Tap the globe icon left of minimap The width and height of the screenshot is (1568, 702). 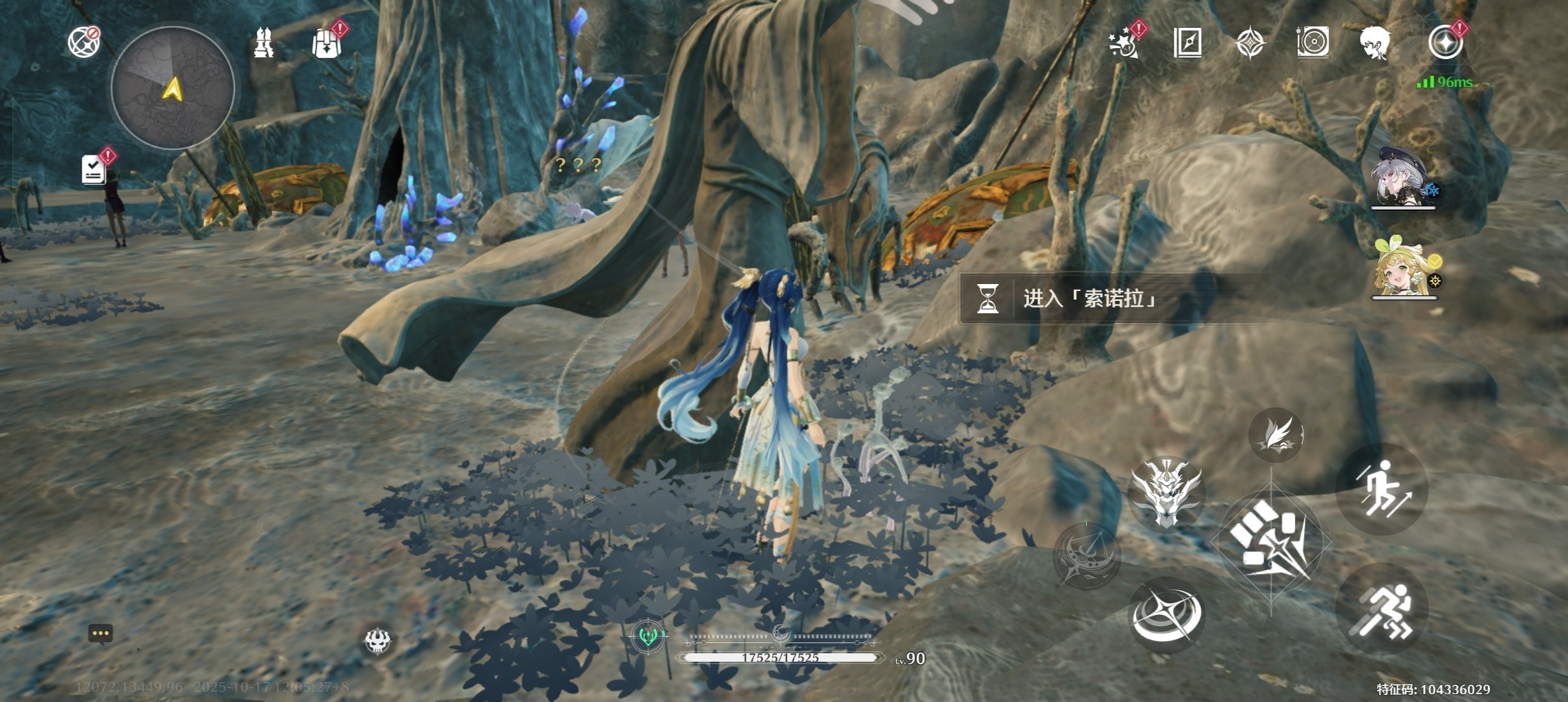(x=84, y=42)
